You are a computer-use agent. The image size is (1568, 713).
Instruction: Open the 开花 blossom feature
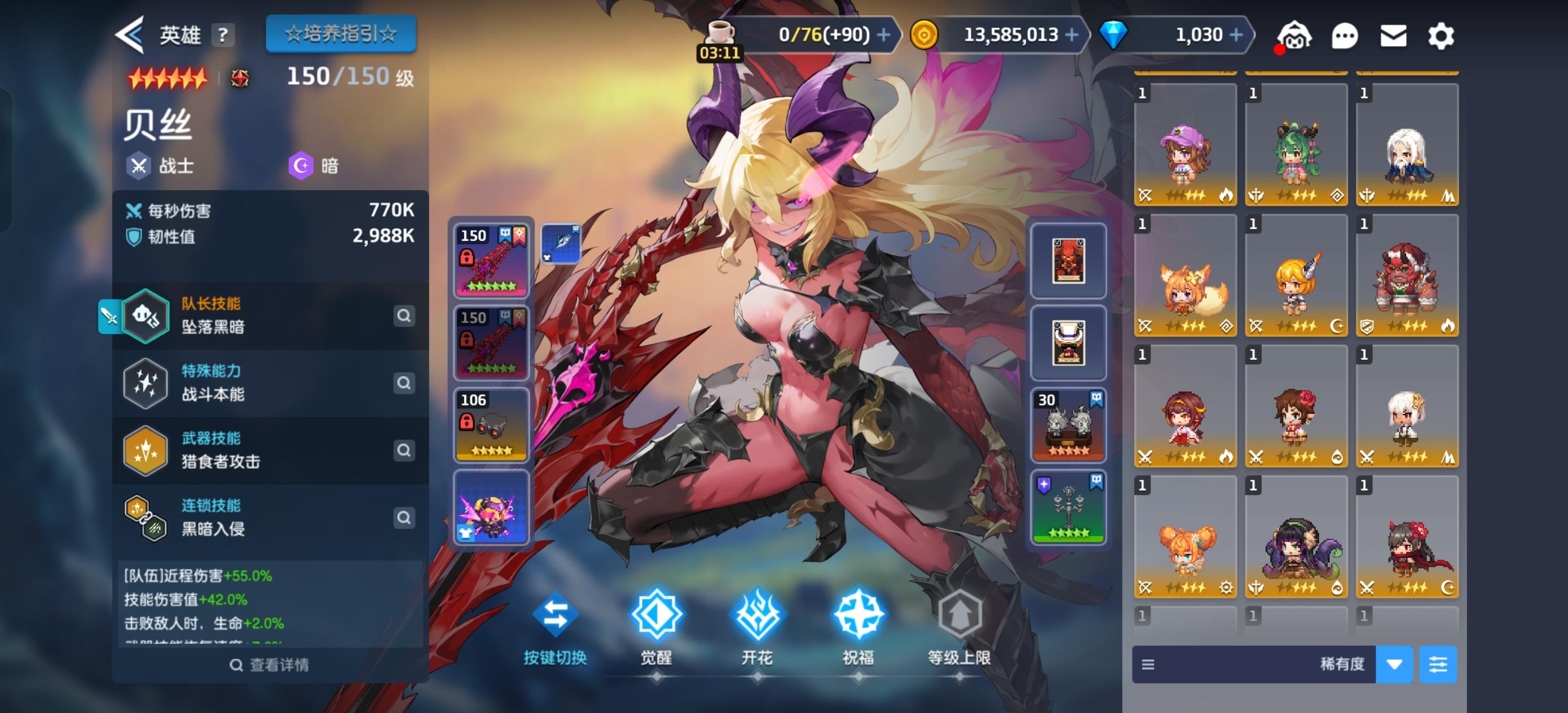click(x=758, y=617)
